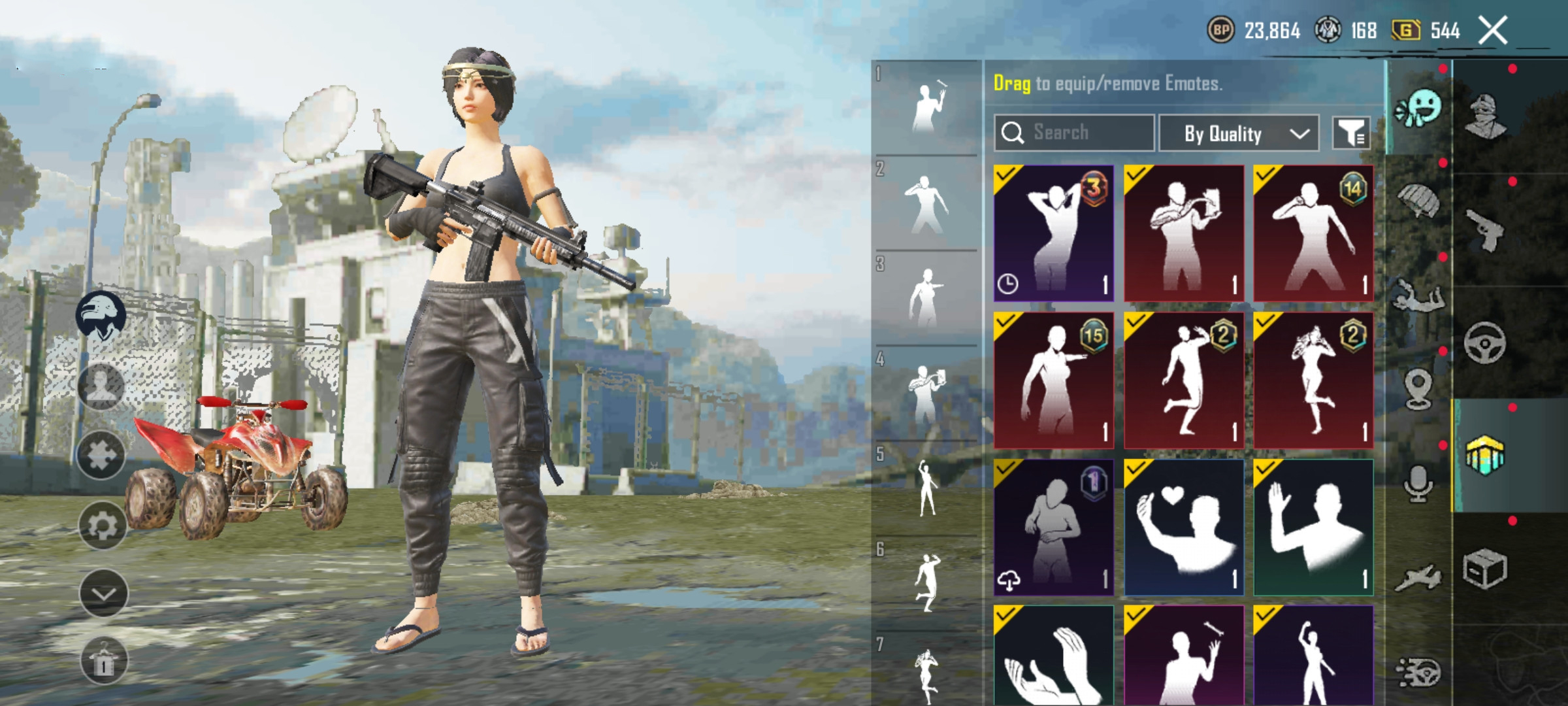The width and height of the screenshot is (1568, 706).
Task: Open the emote filter funnel button
Action: pyautogui.click(x=1350, y=133)
